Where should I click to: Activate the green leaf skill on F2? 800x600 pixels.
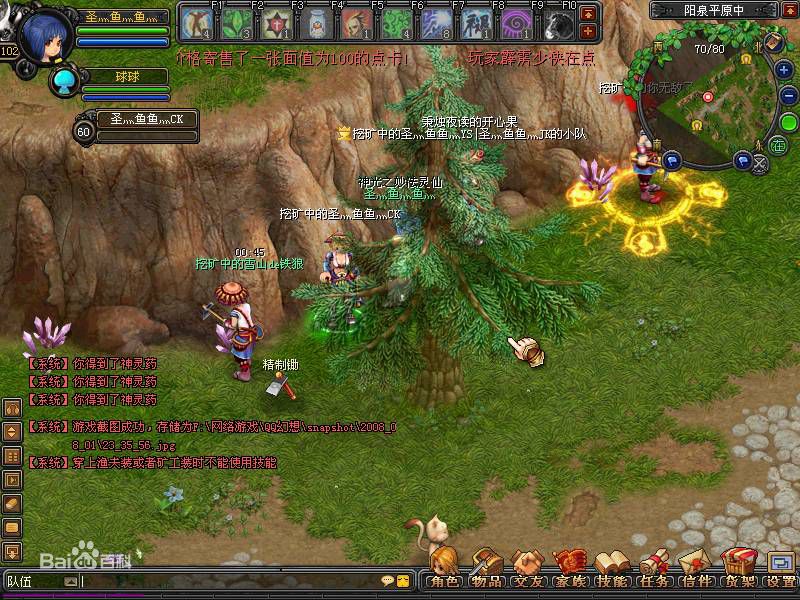235,22
